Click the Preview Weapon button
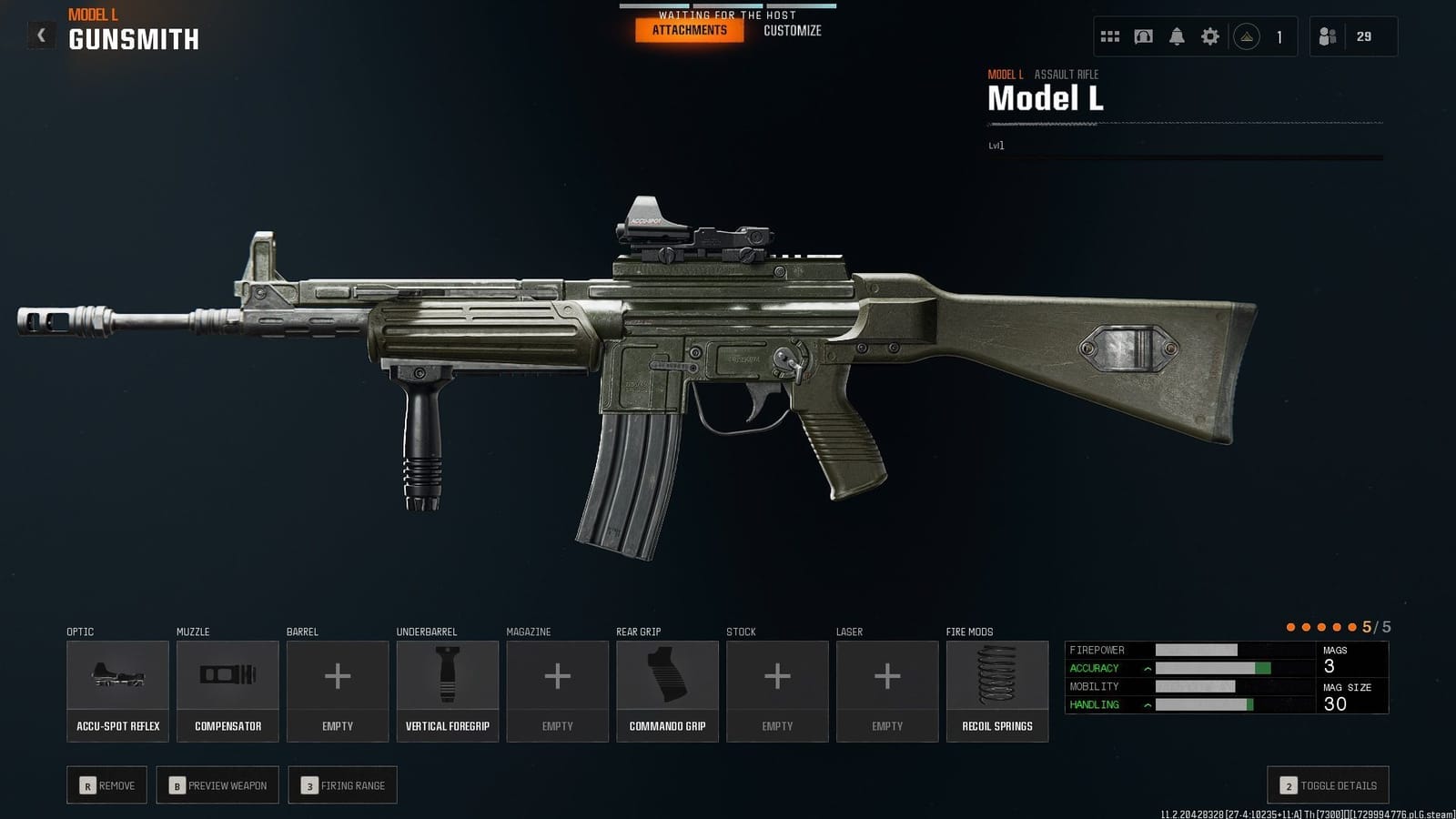Viewport: 1456px width, 819px height. coord(217,784)
